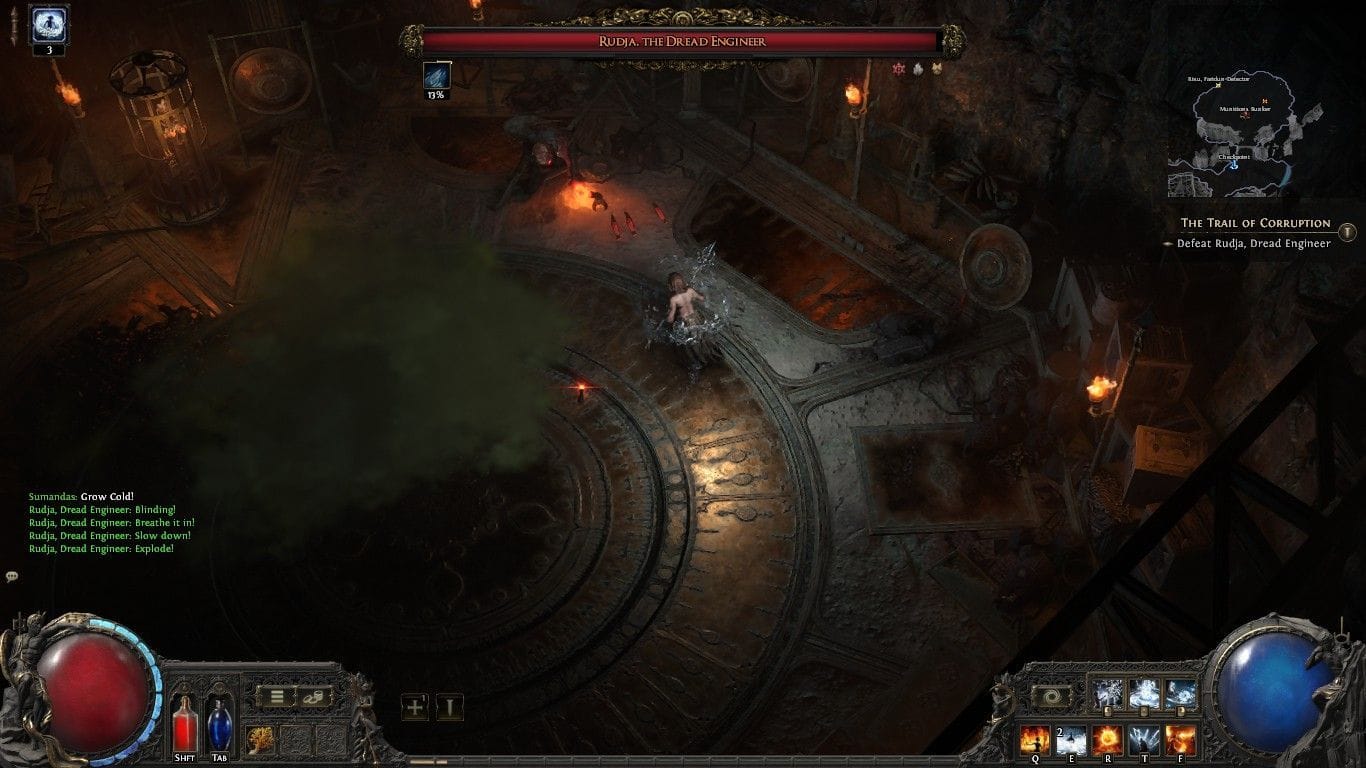Image resolution: width=1366 pixels, height=768 pixels.
Task: Select the fire skill bound to Q
Action: pyautogui.click(x=1036, y=740)
